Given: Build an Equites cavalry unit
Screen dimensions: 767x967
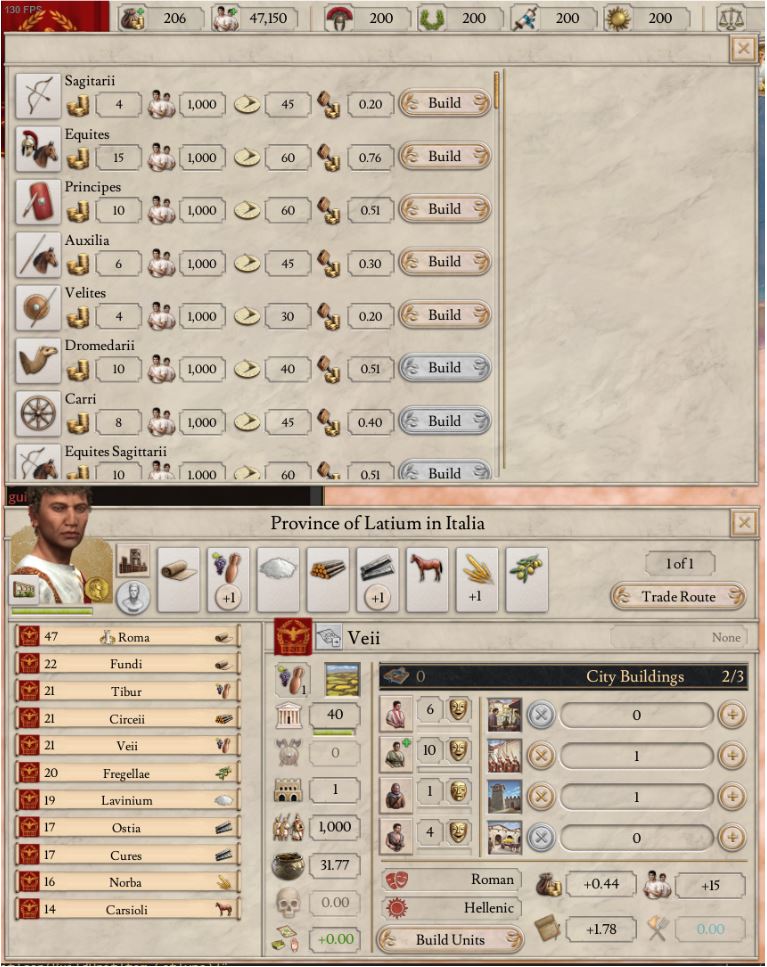Looking at the screenshot, I should [444, 156].
